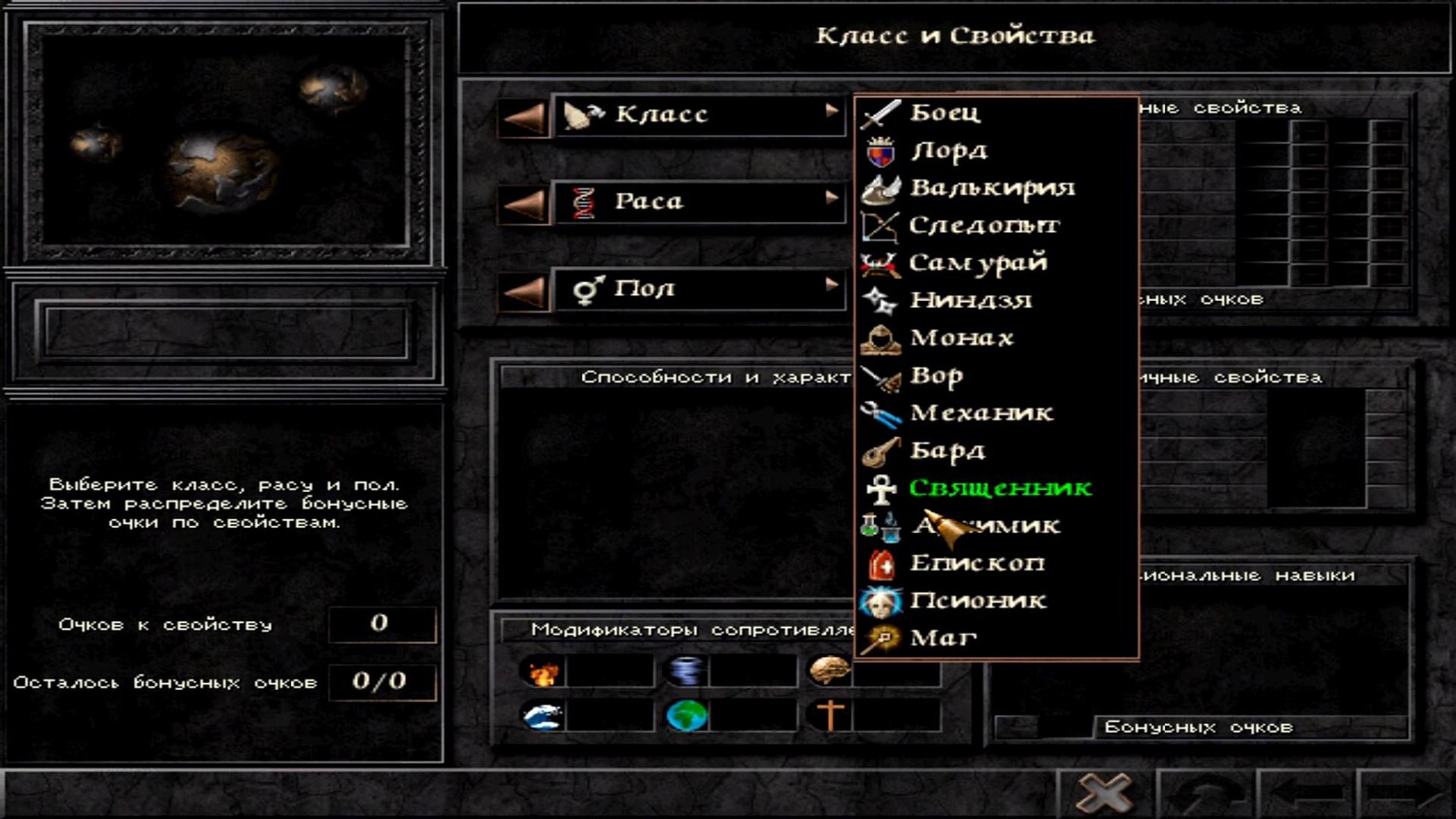This screenshot has height=819, width=1456.
Task: Pick Ниндзя from the dropdown
Action: [x=970, y=301]
